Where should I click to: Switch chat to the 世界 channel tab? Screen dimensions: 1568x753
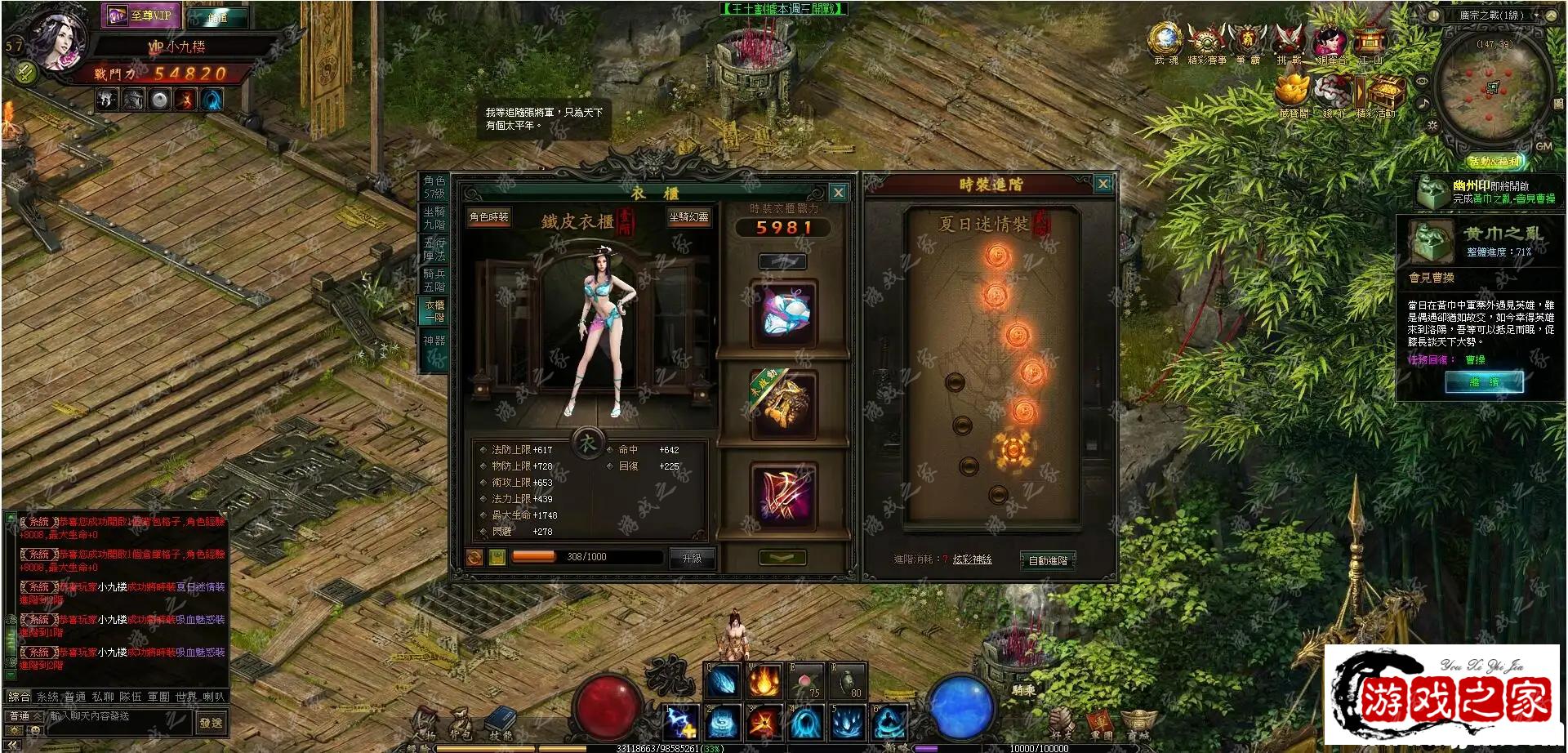(x=186, y=697)
